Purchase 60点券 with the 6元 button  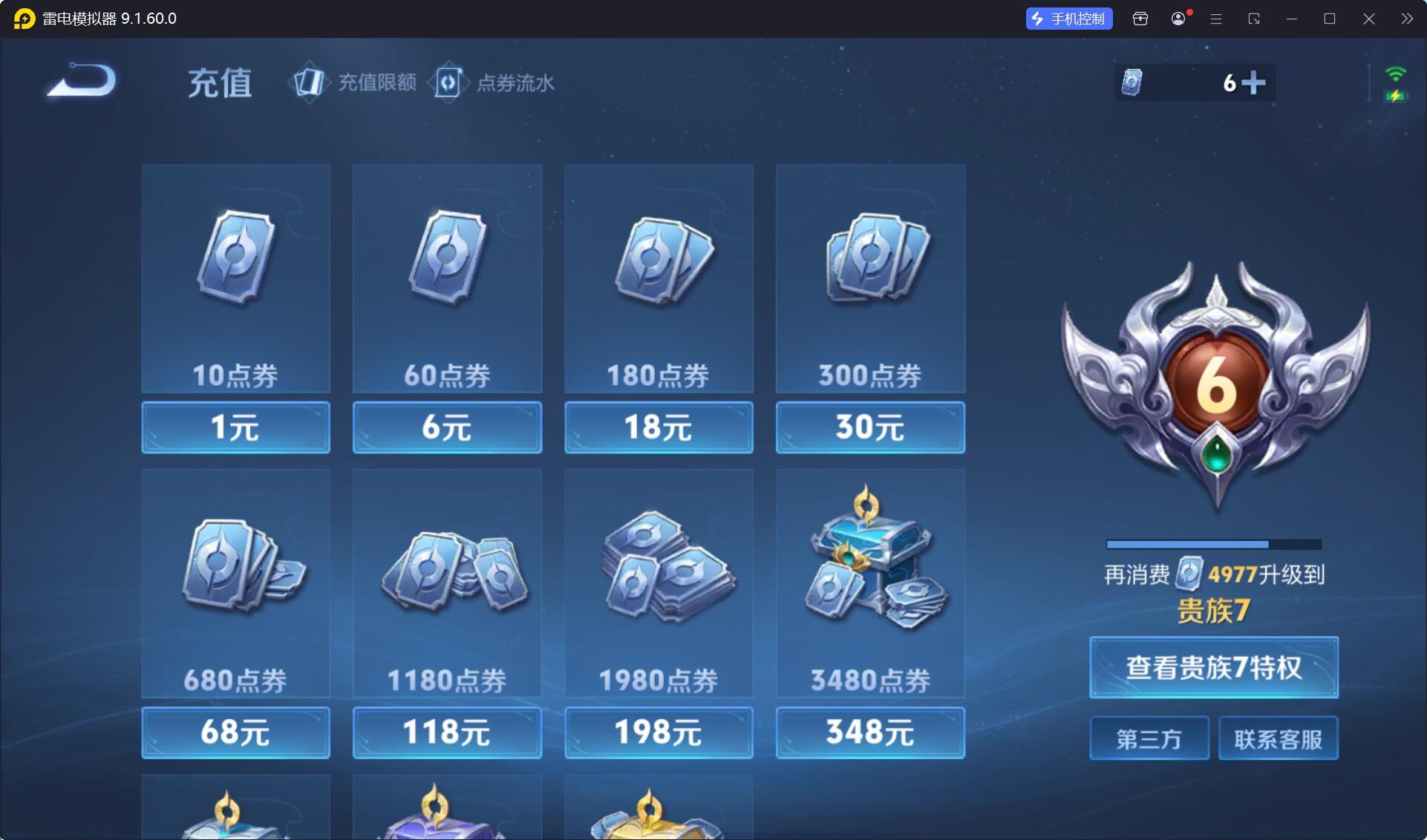(x=447, y=427)
